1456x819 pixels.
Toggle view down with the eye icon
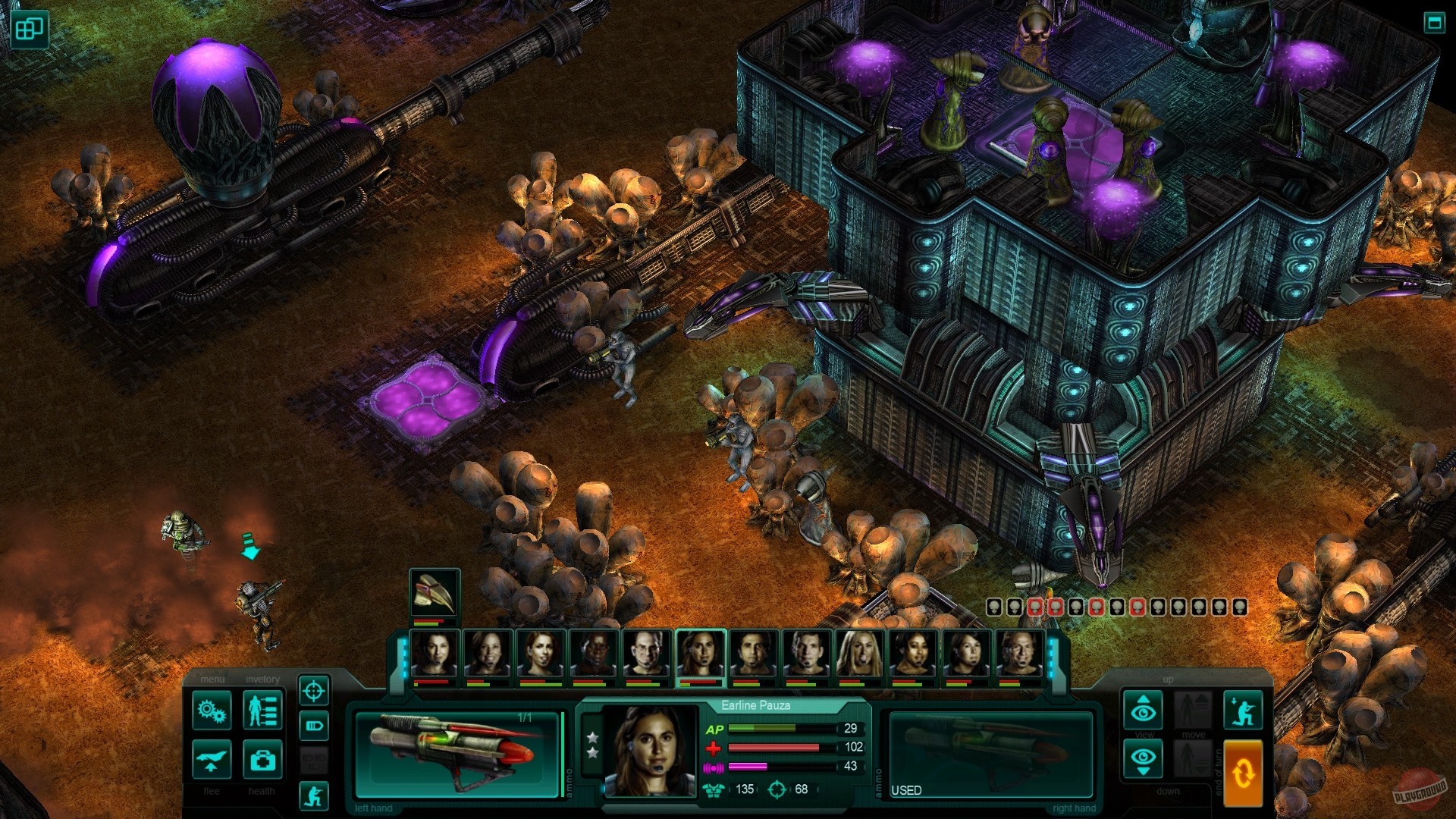(1143, 758)
